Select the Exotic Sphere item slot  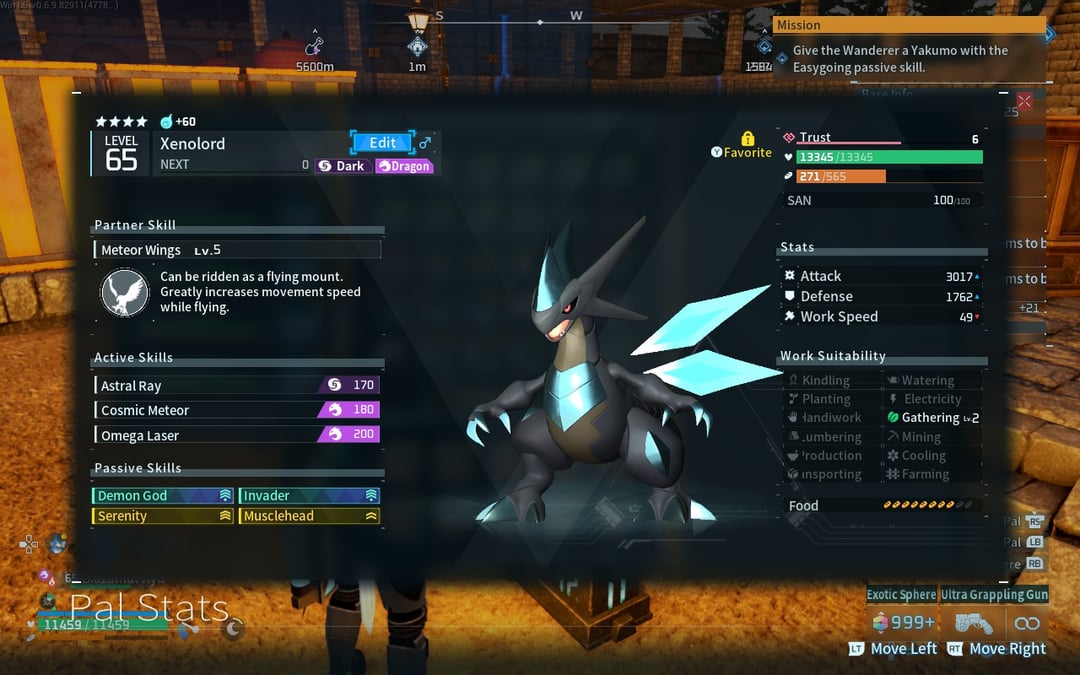coord(901,594)
